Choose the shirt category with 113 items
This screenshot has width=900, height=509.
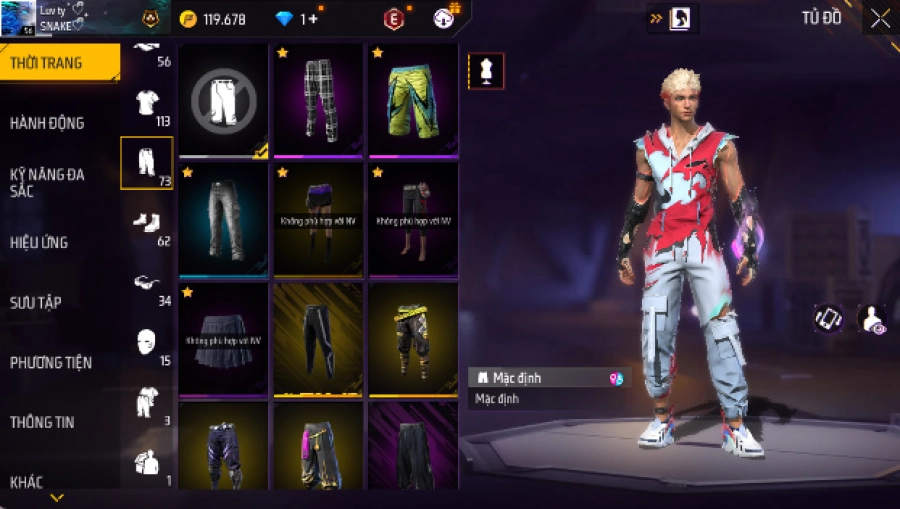147,103
